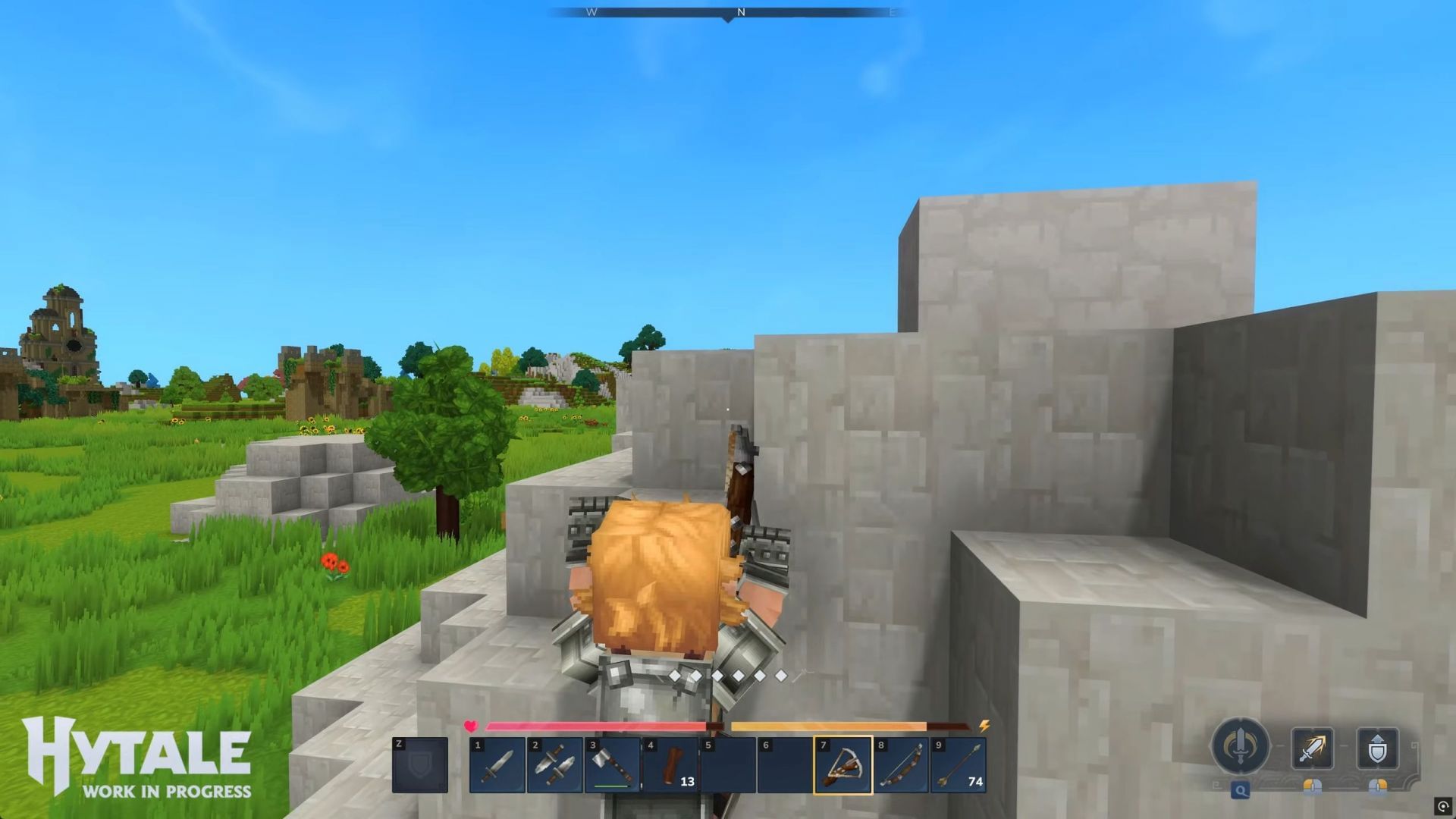
Task: Click the circular sword emblem combat icon
Action: (1241, 744)
